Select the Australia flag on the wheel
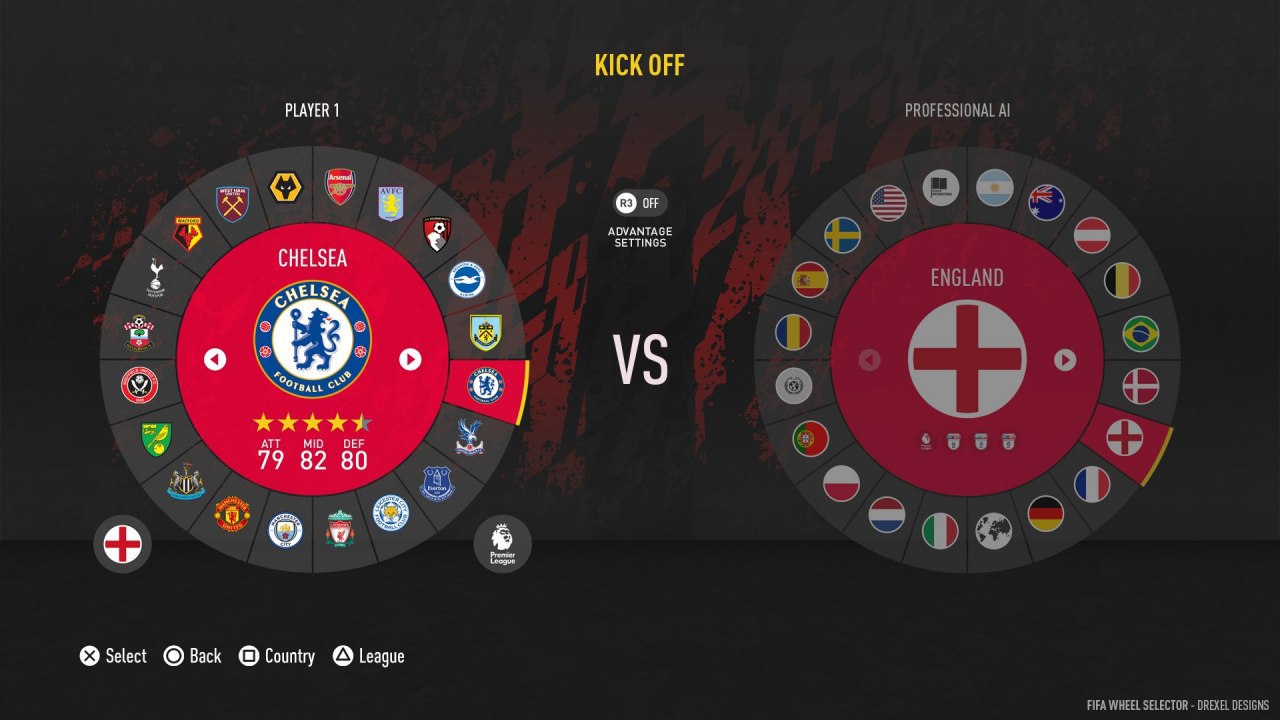 coord(1047,203)
